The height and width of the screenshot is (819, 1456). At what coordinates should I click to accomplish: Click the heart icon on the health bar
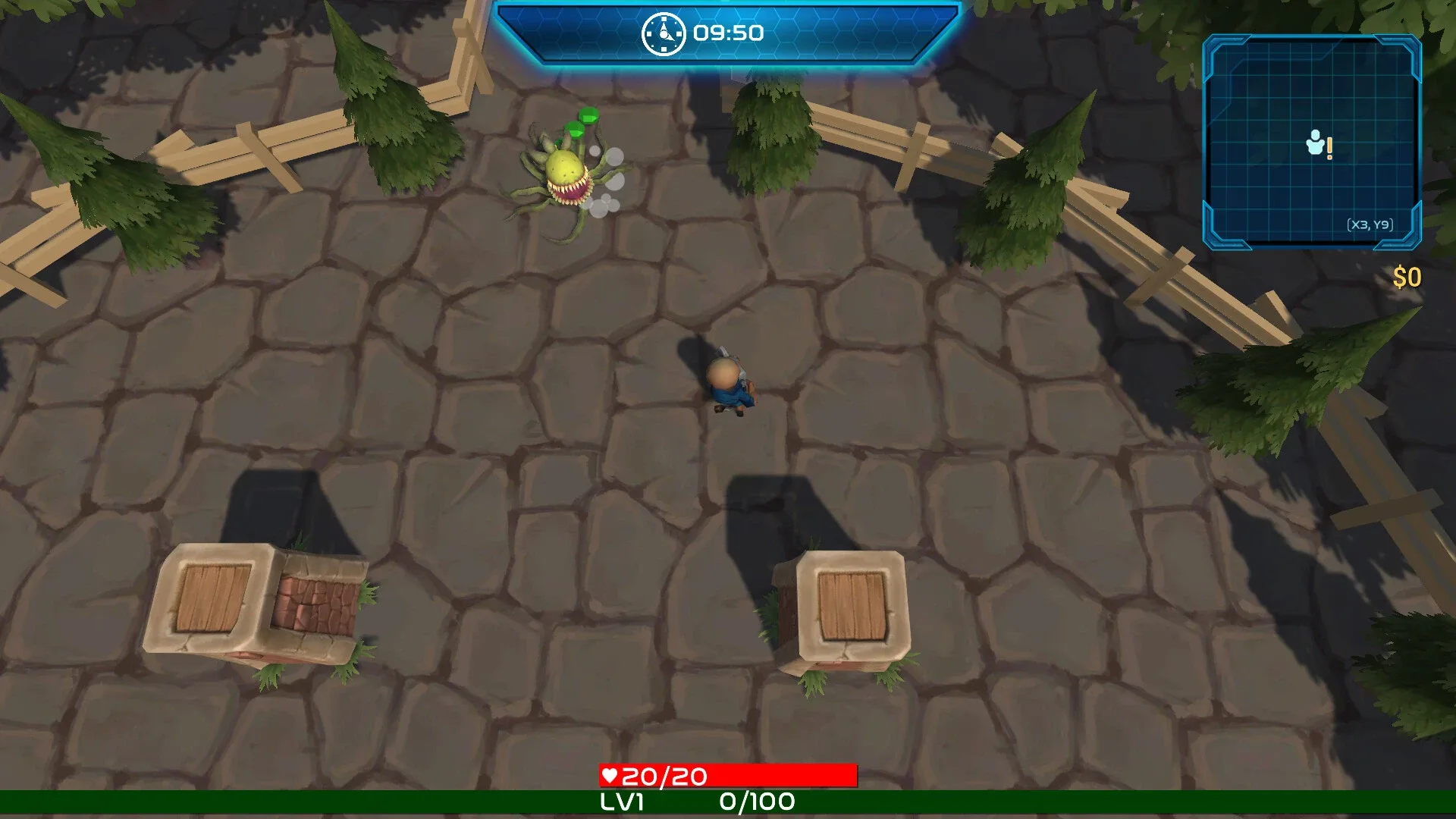pos(611,776)
